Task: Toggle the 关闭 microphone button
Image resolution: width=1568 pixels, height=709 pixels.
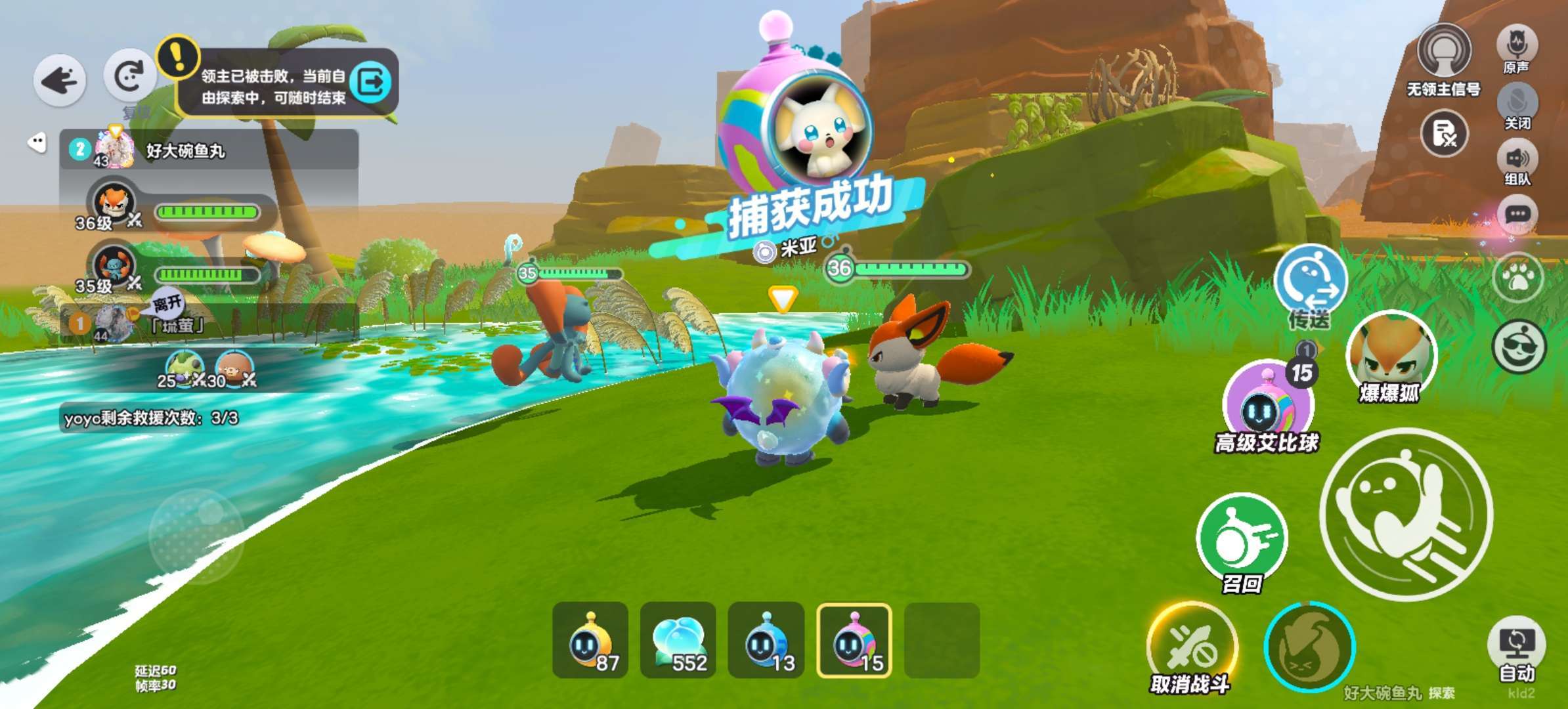Action: pyautogui.click(x=1517, y=103)
